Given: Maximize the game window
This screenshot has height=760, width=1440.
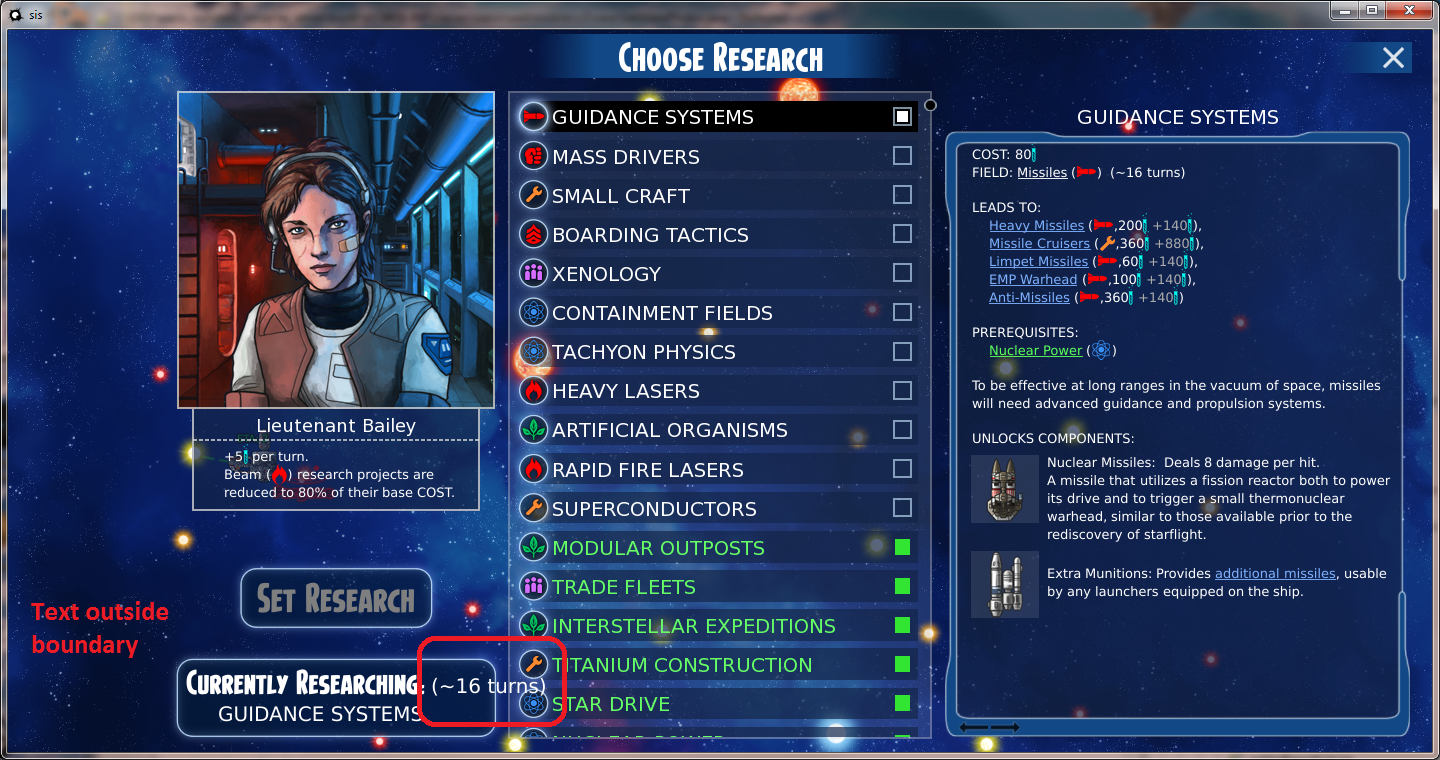Looking at the screenshot, I should [1372, 10].
